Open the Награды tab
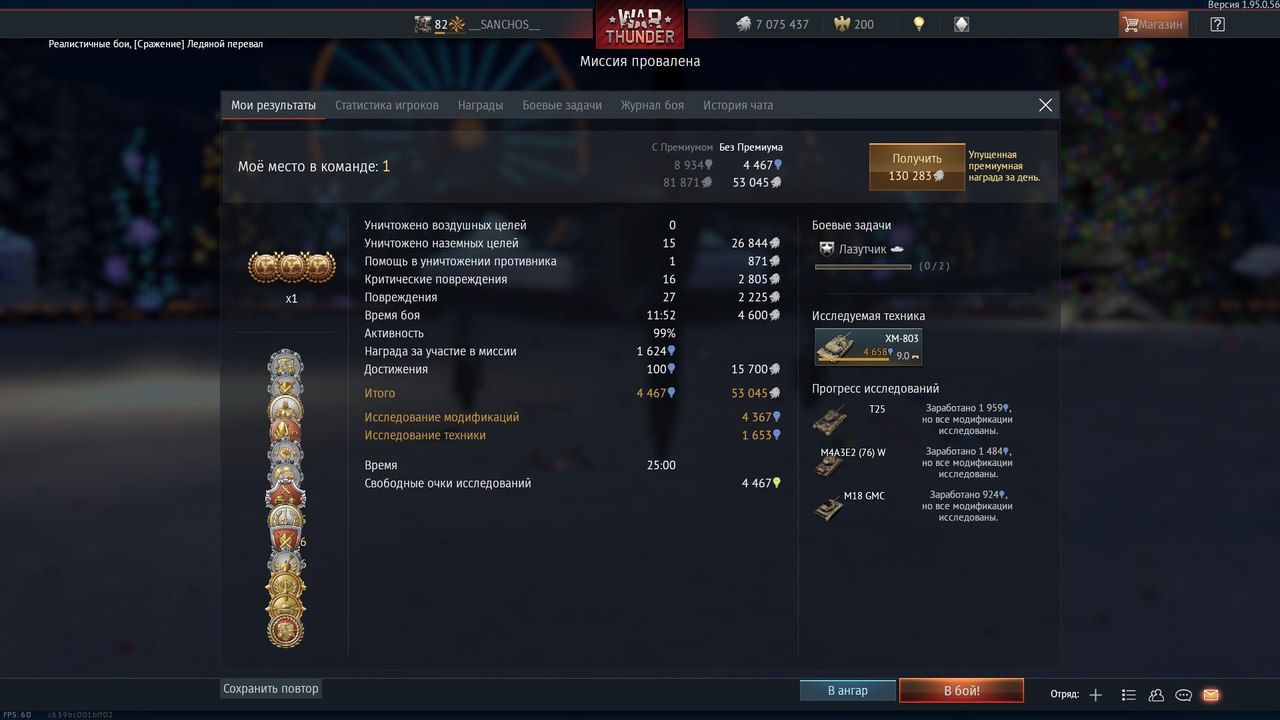Viewport: 1280px width, 720px height. (480, 105)
